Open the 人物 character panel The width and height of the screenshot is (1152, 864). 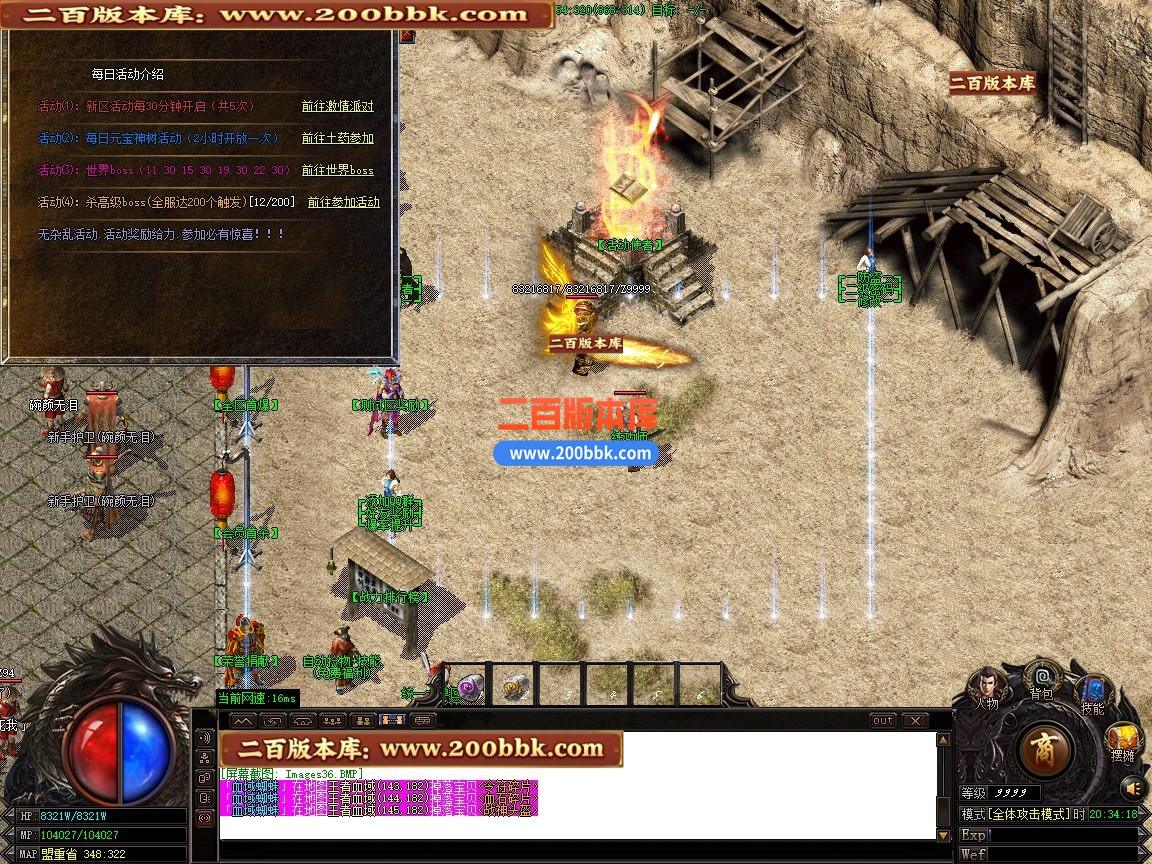987,686
